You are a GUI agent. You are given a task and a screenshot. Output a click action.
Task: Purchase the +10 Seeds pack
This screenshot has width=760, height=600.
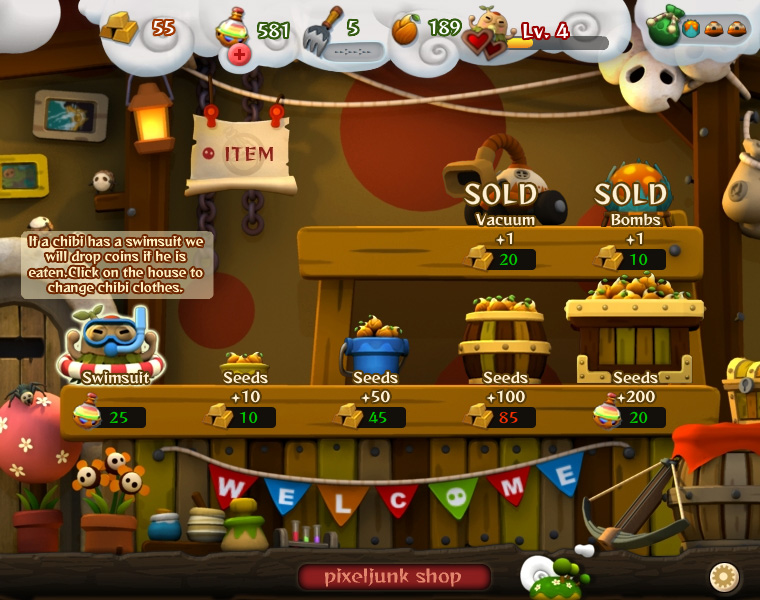point(245,366)
